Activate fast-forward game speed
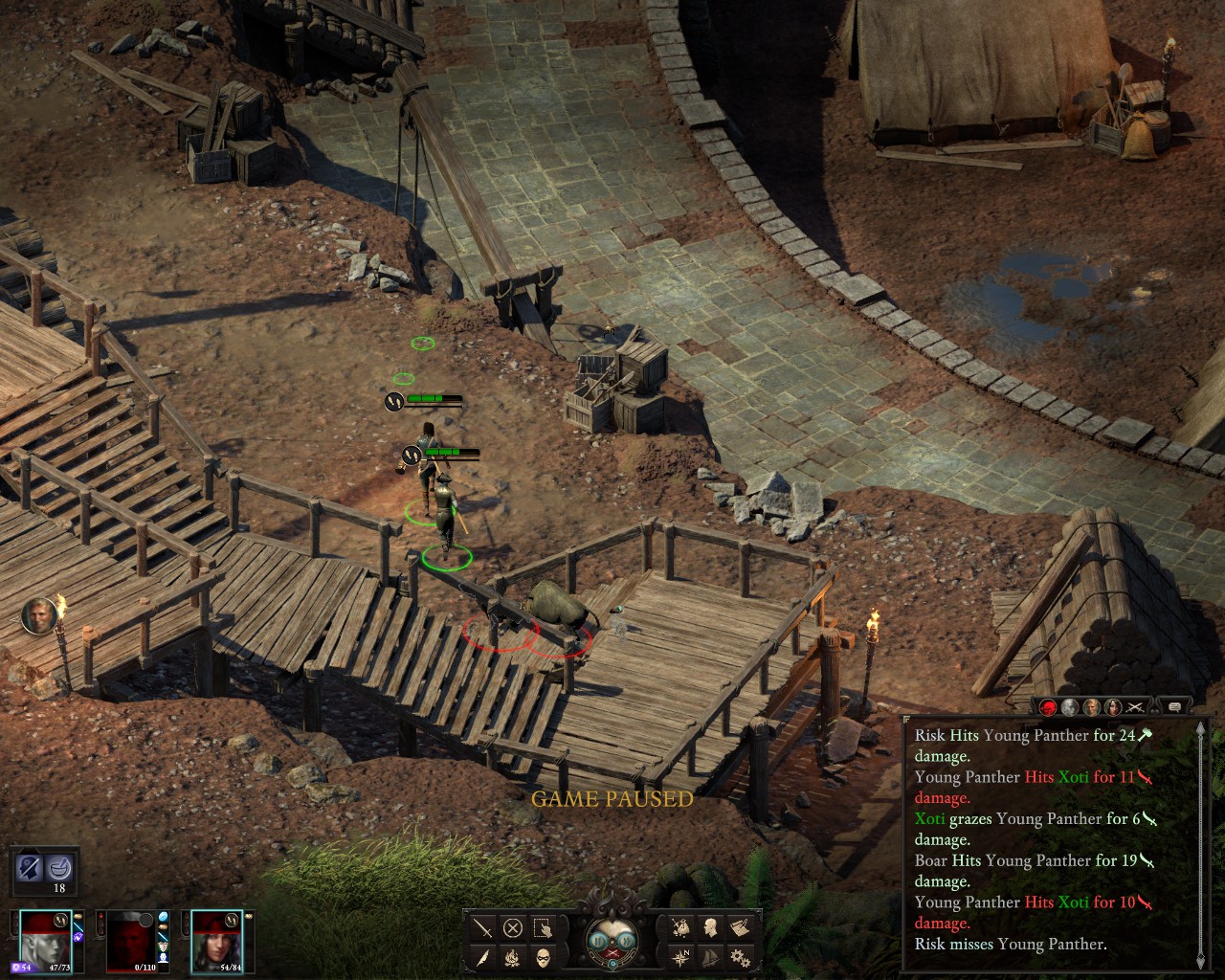The height and width of the screenshot is (980, 1225). (624, 941)
